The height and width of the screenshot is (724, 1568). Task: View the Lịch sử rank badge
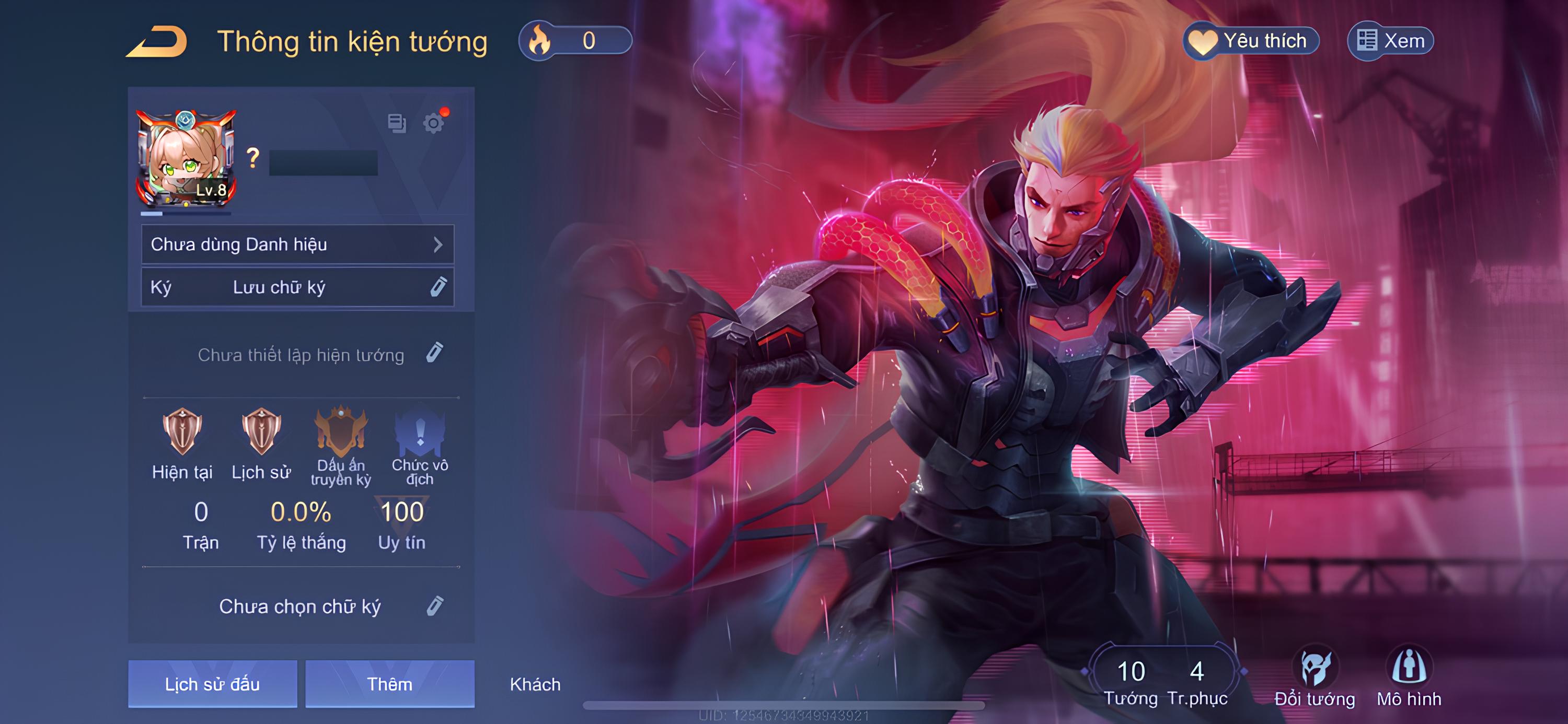point(261,432)
